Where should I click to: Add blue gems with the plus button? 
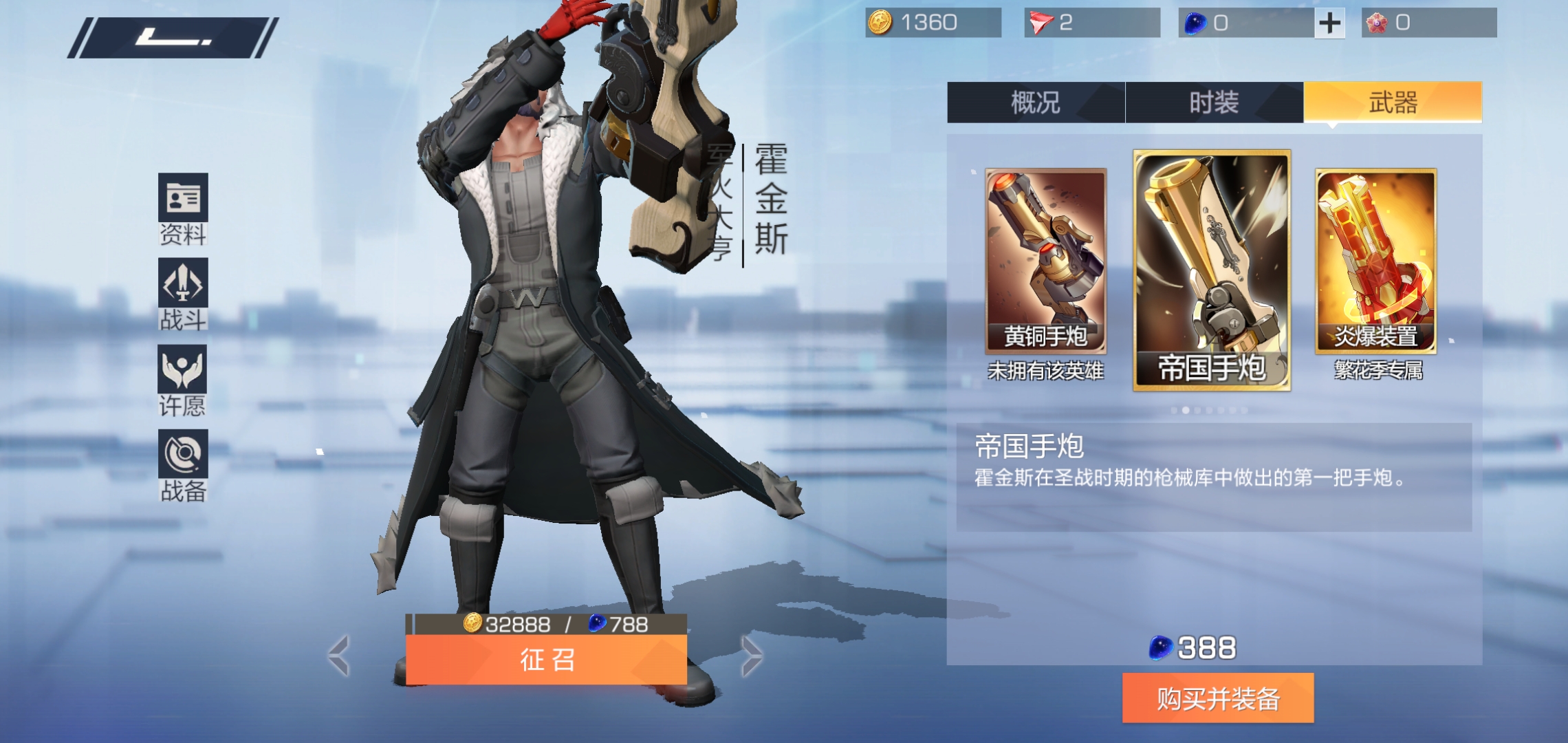coord(1330,23)
